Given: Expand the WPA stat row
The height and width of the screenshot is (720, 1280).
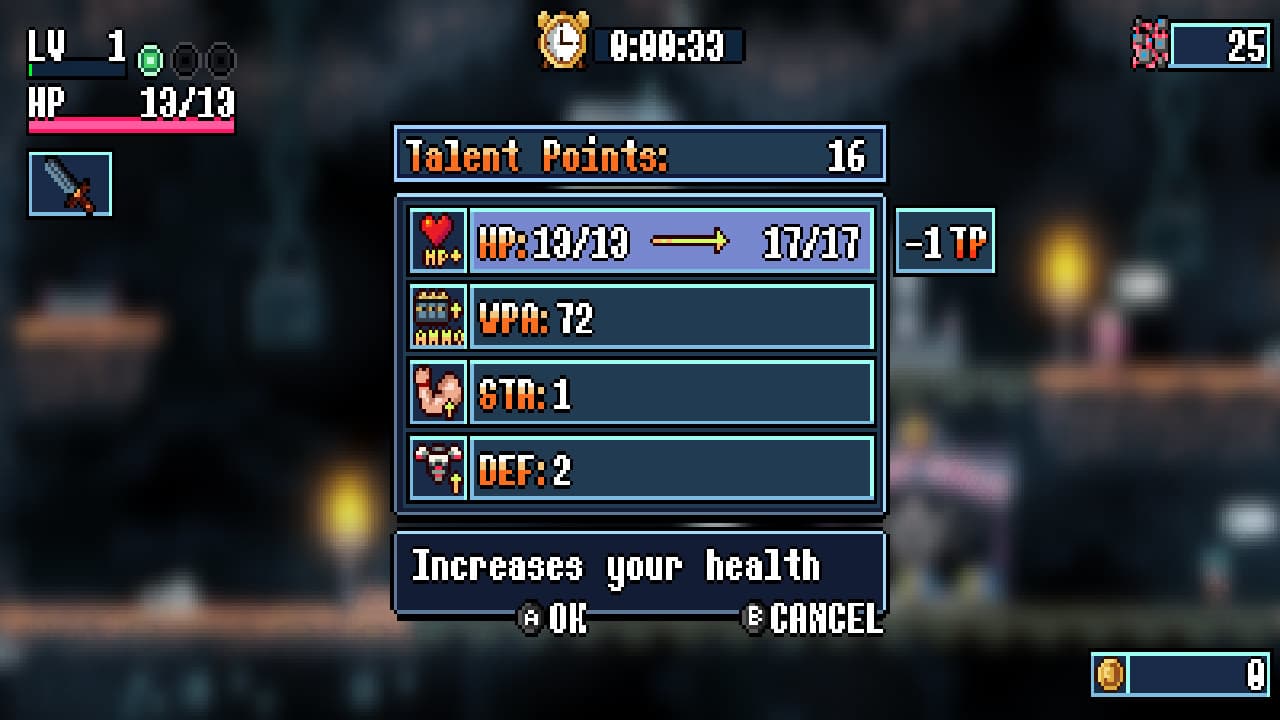Looking at the screenshot, I should pos(672,316).
